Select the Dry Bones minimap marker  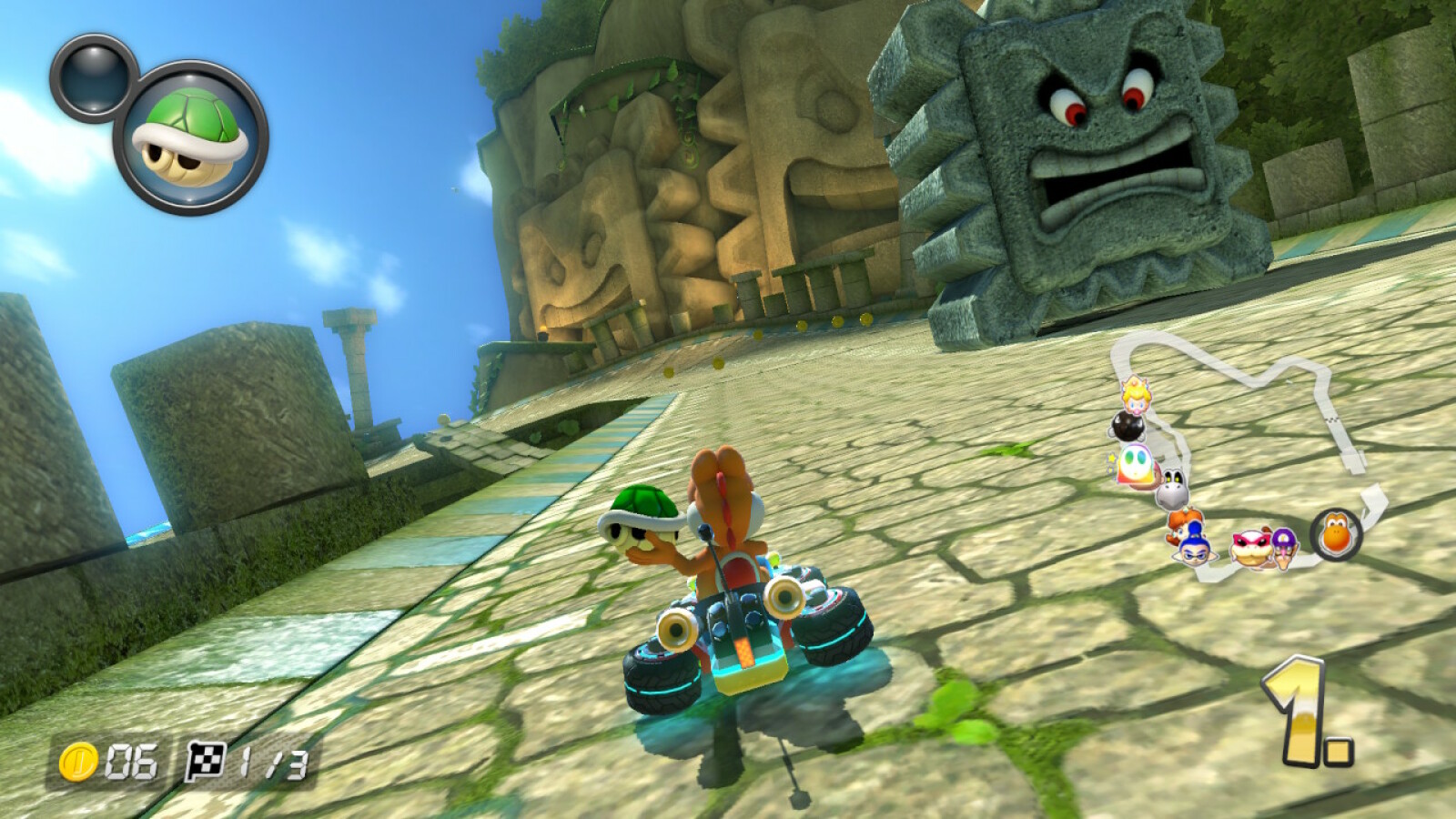pos(1172,491)
